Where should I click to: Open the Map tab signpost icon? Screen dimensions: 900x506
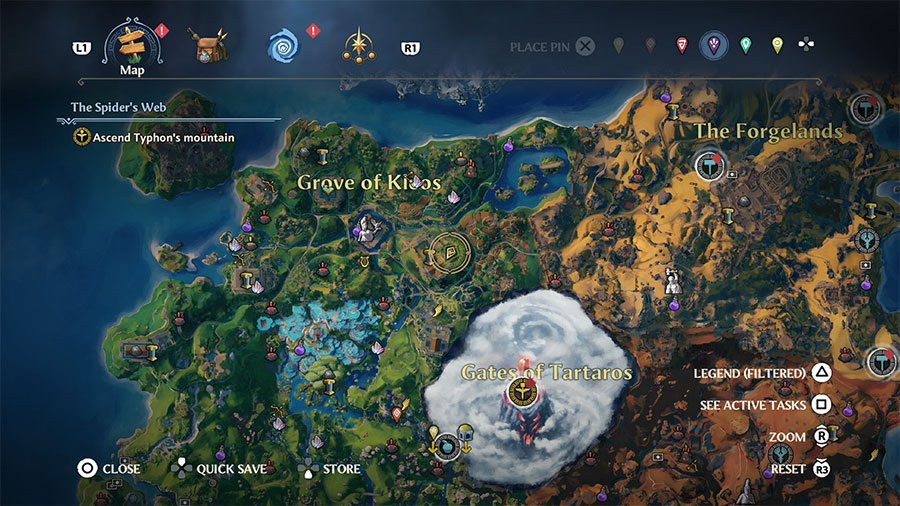[133, 43]
